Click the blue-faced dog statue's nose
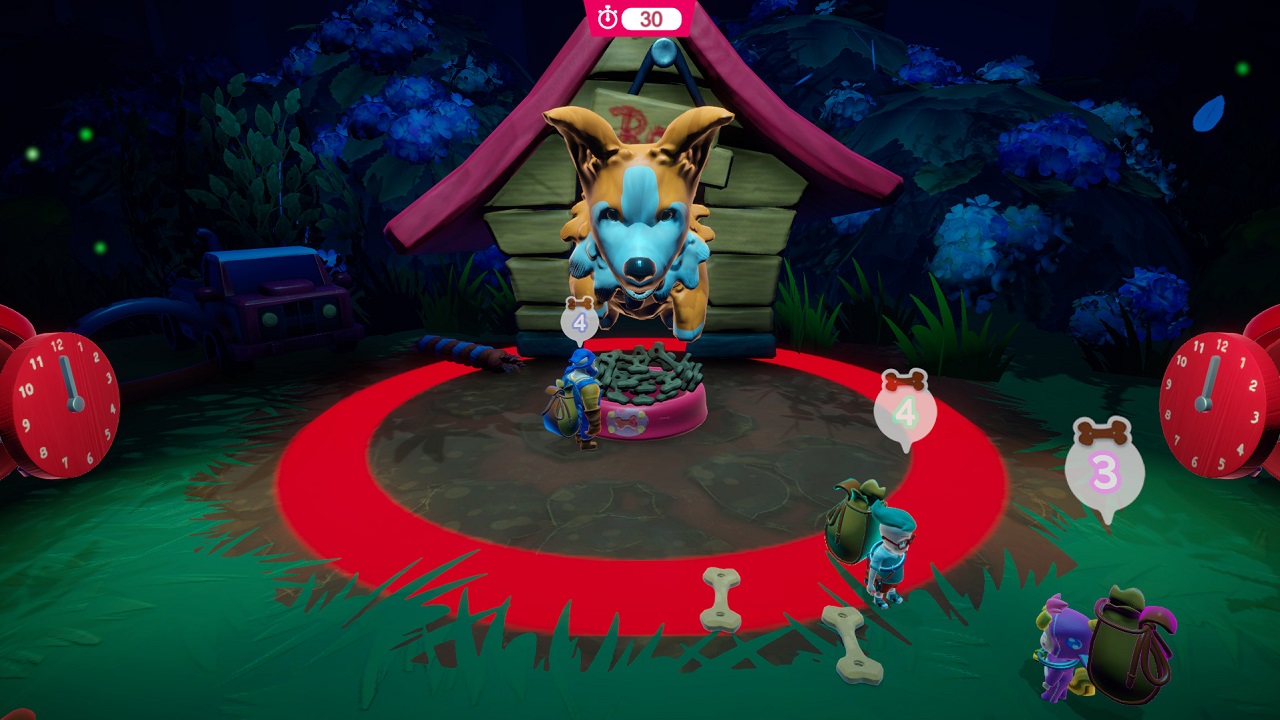This screenshot has width=1280, height=720. coord(638,265)
